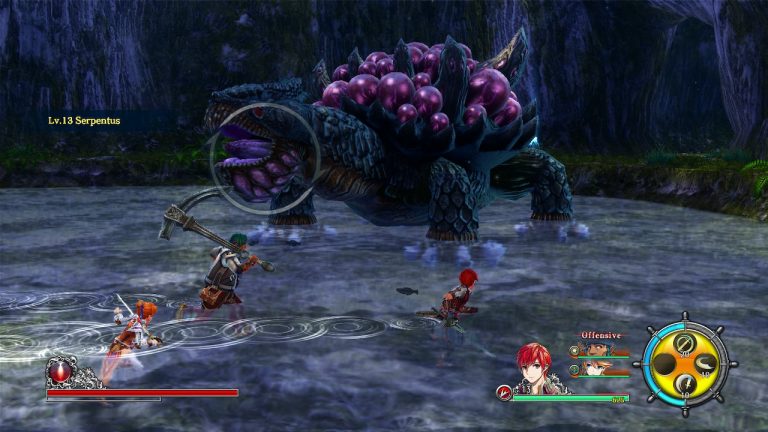The height and width of the screenshot is (432, 768).
Task: Click the boss's red orb emblem
Action: [60, 372]
